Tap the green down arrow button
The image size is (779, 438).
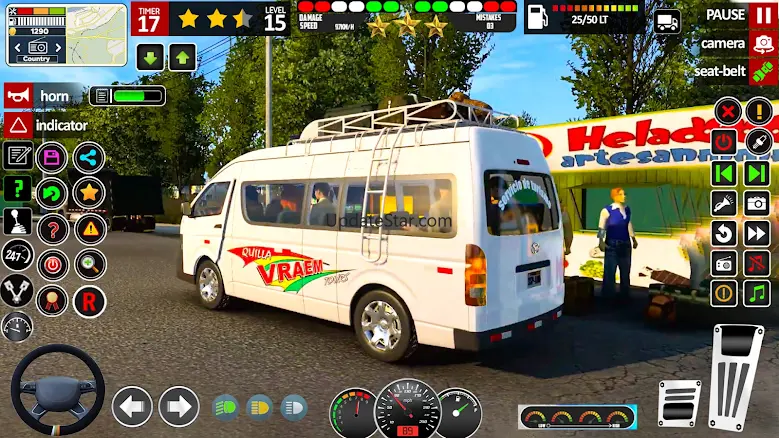150,57
